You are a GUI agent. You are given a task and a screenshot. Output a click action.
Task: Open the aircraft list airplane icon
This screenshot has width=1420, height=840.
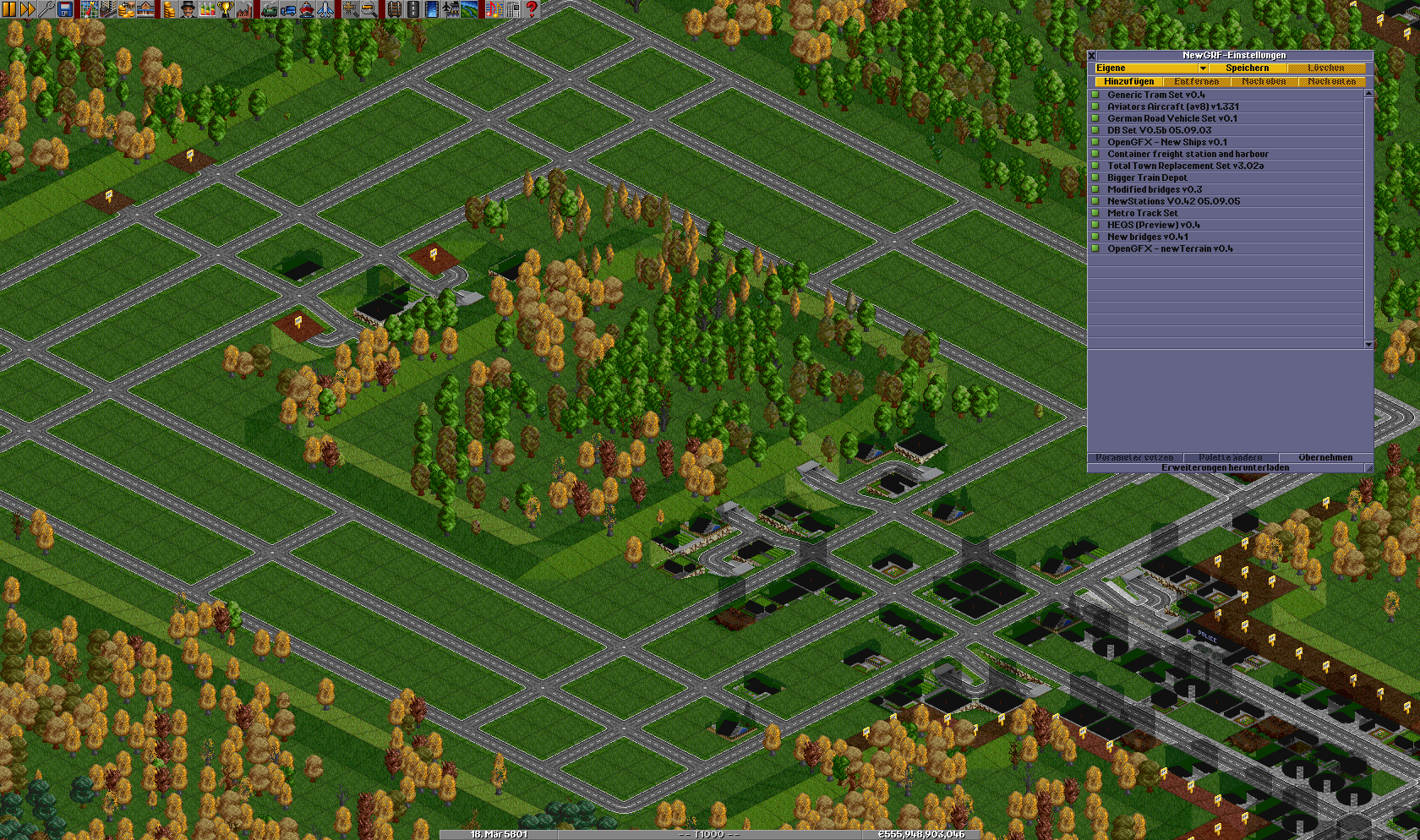325,9
